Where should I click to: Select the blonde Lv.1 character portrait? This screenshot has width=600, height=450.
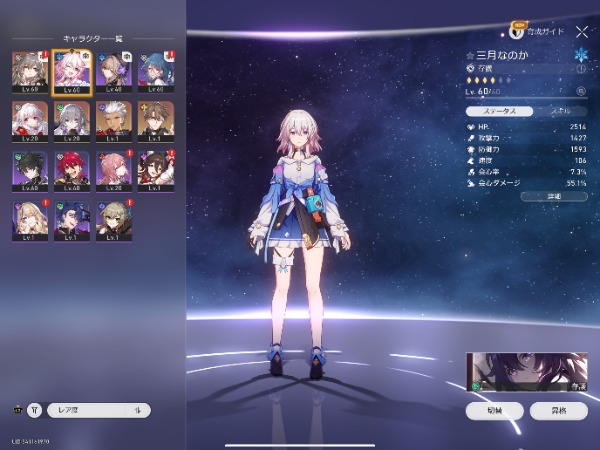[28, 220]
